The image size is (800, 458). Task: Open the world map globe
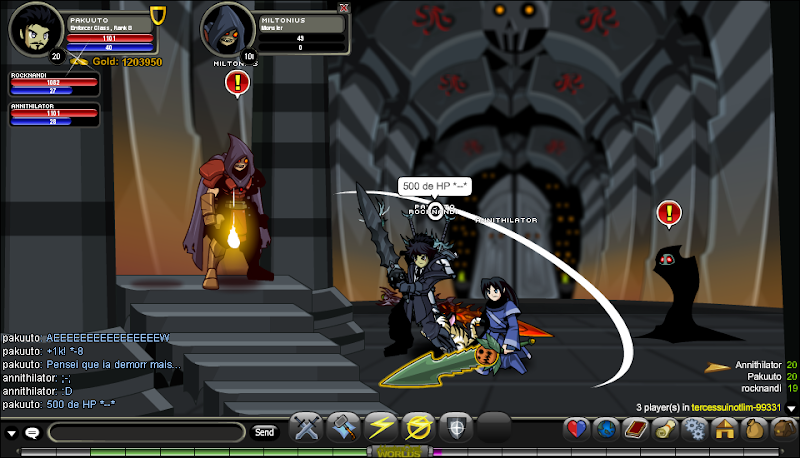pos(605,429)
